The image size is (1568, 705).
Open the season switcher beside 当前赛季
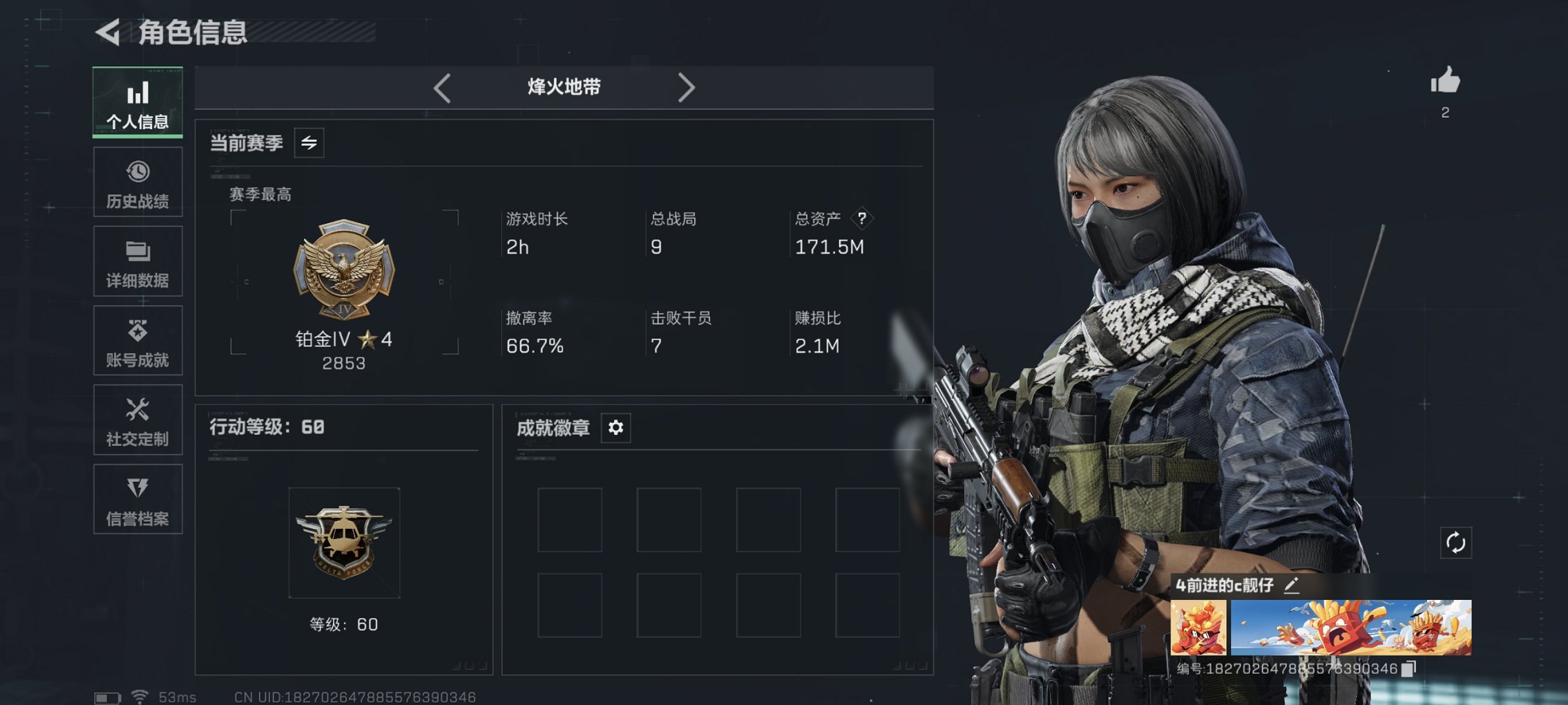pos(309,144)
